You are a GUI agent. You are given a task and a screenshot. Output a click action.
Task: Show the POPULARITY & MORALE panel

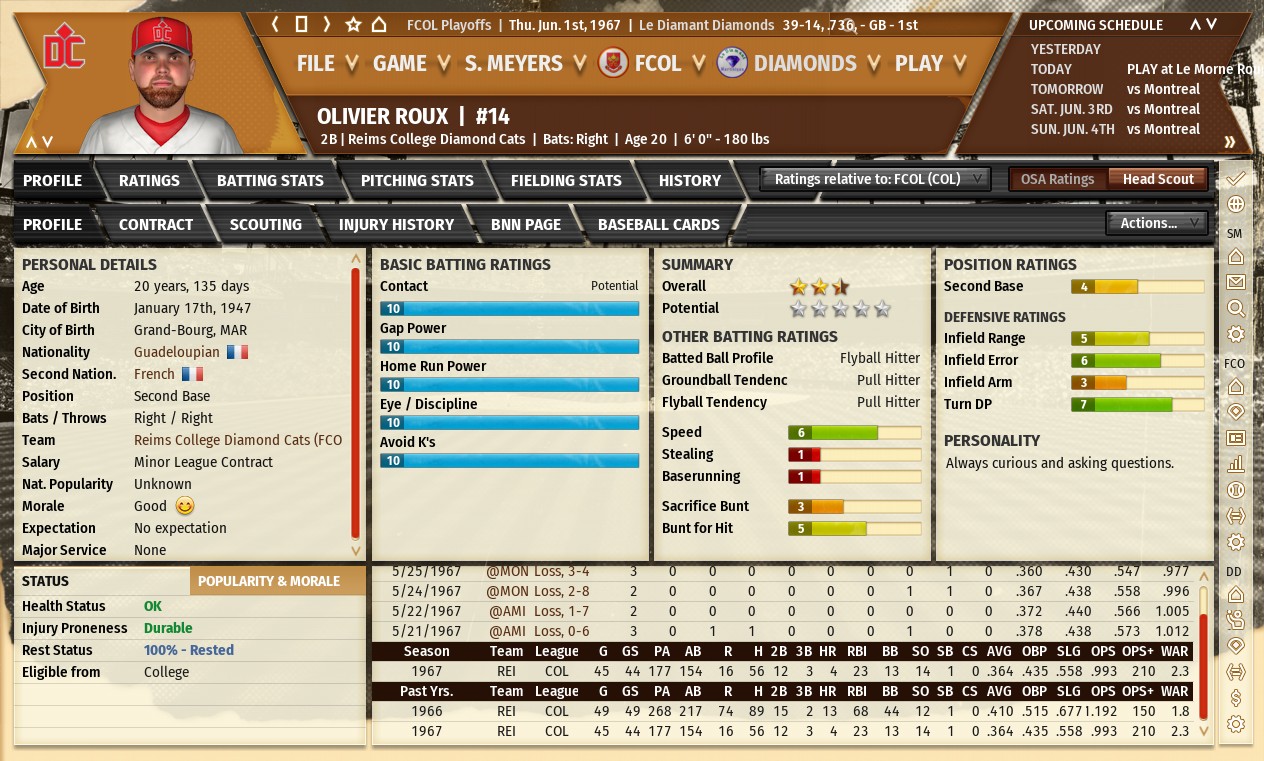(268, 581)
